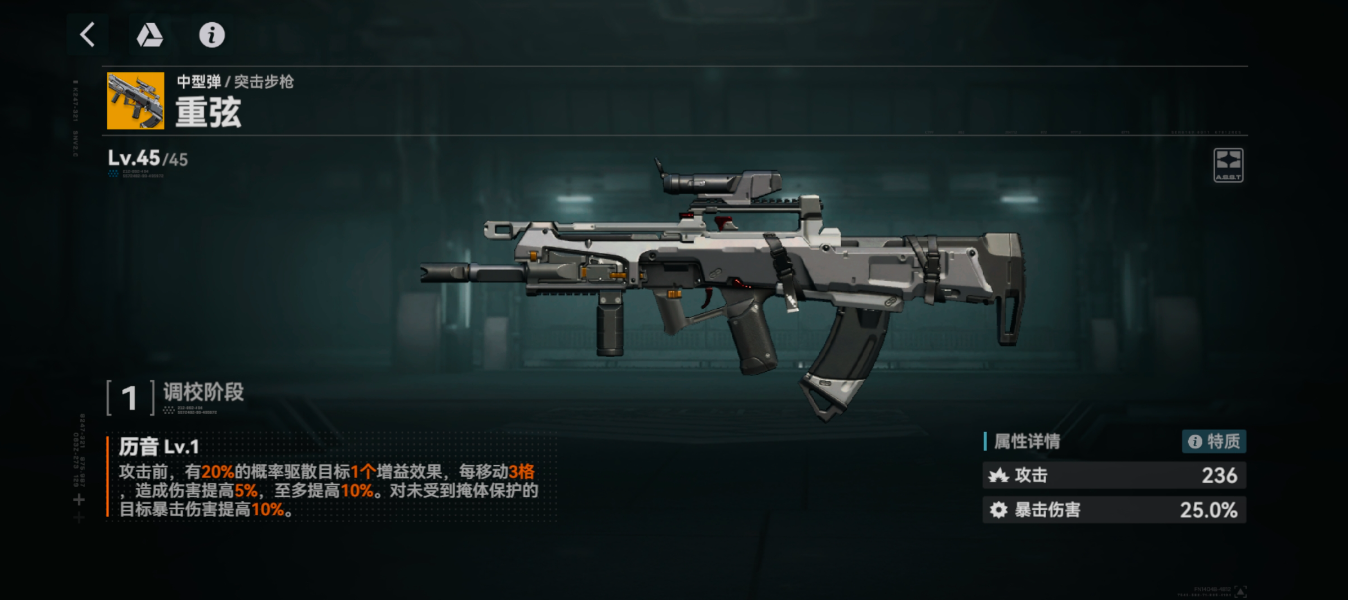Viewport: 1348px width, 600px height.
Task: Open the home triangle icon menu
Action: (150, 36)
